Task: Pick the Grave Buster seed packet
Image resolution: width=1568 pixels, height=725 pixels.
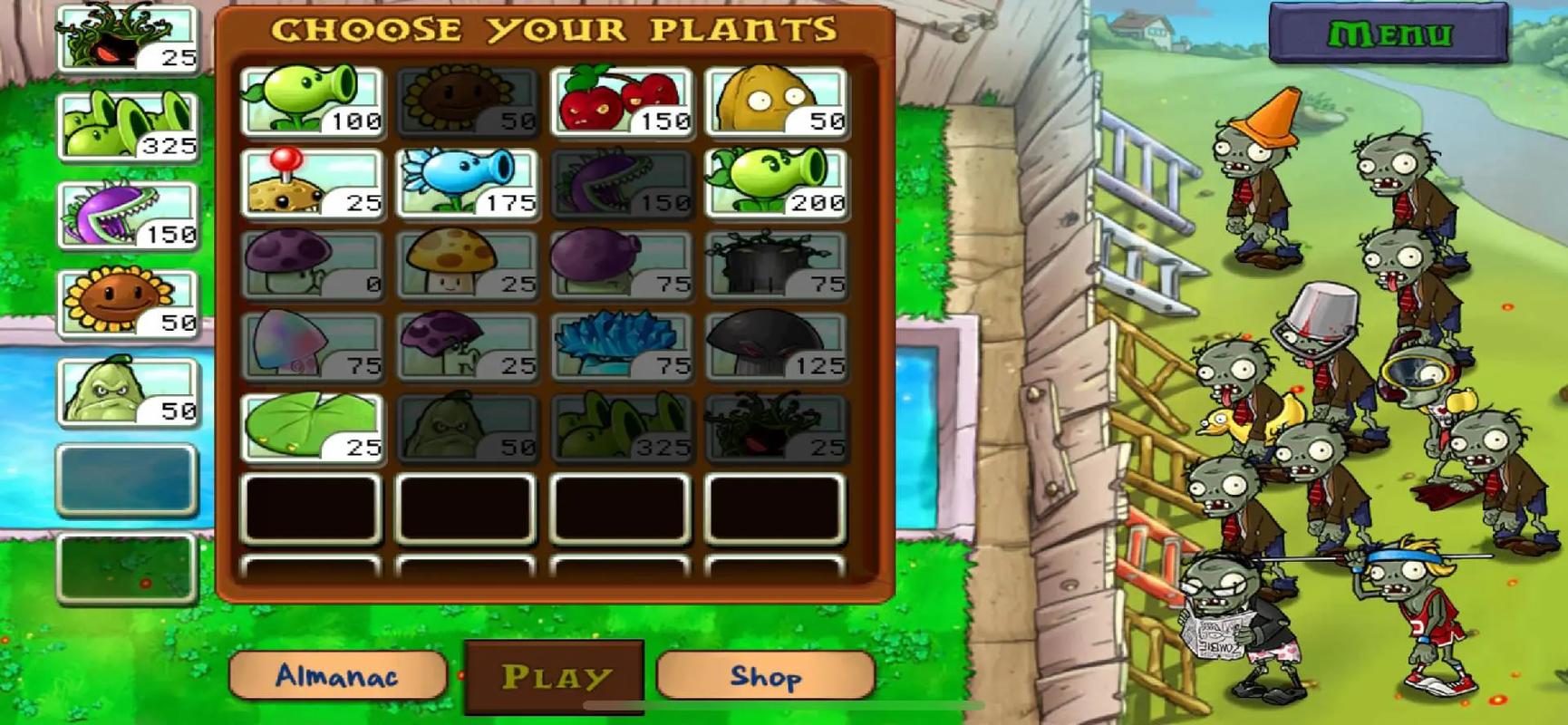Action: coord(777,265)
